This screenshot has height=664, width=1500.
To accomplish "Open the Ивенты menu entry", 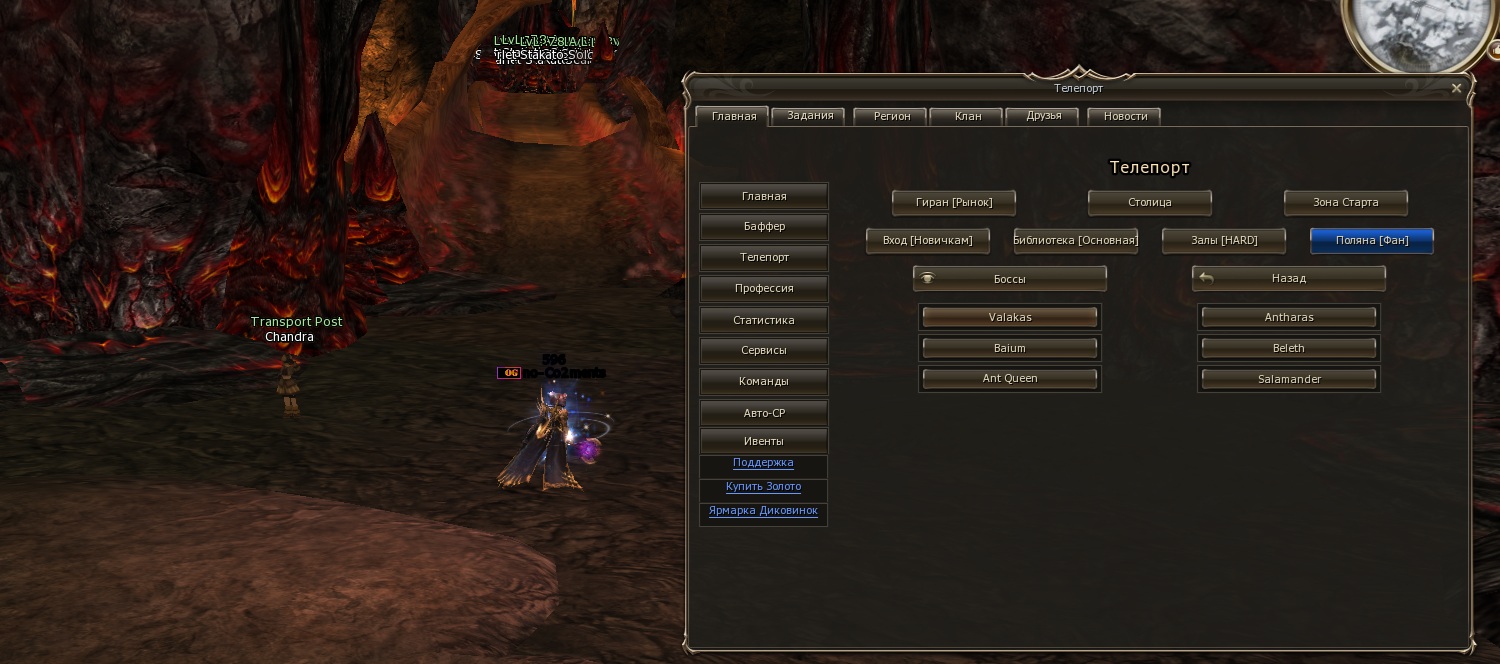I will point(764,441).
